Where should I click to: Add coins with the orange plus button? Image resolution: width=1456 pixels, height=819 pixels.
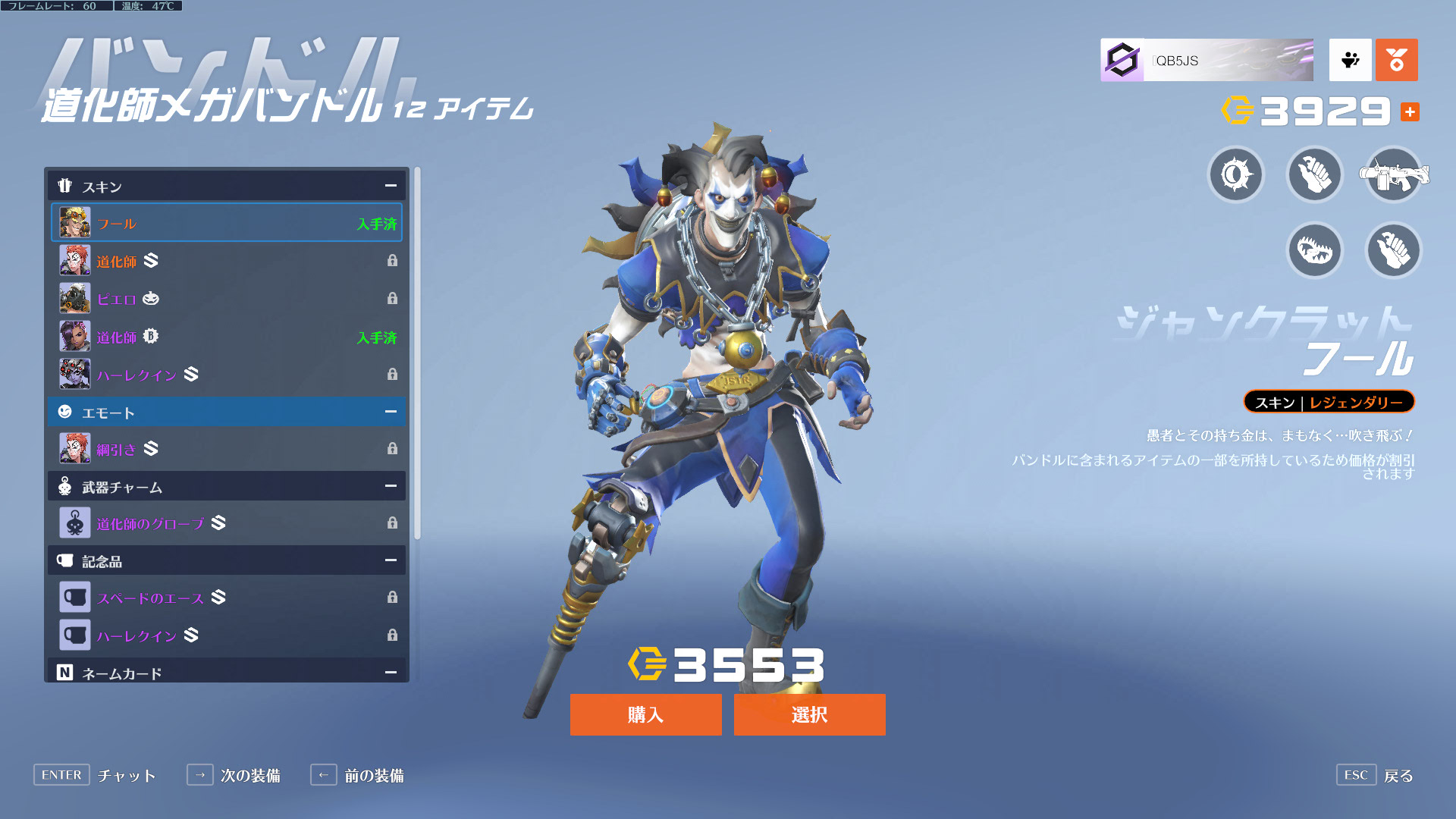1410,112
